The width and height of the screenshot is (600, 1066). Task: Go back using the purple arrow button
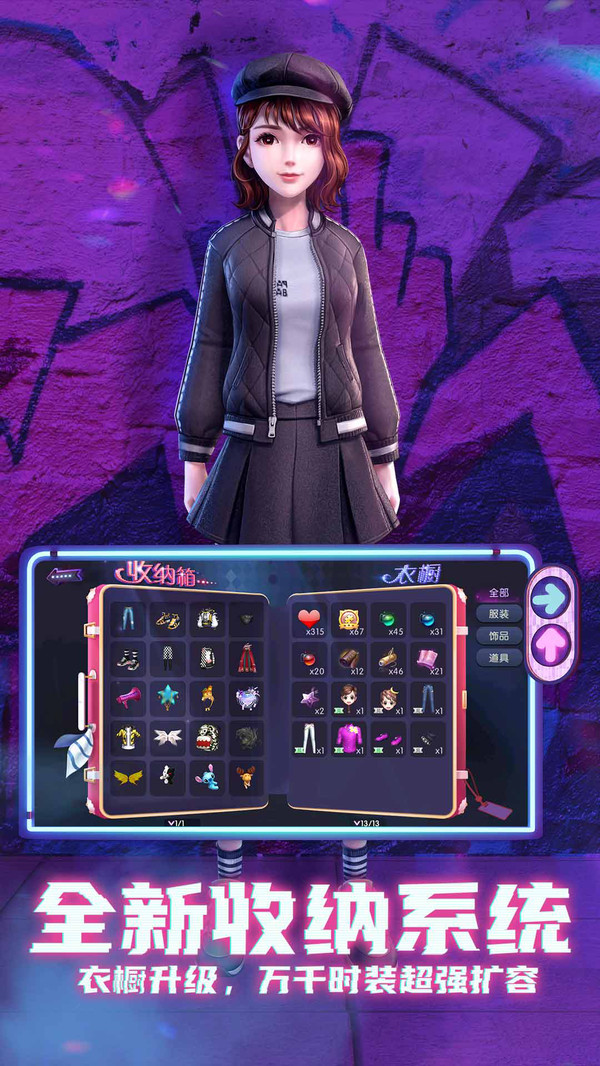click(65, 576)
